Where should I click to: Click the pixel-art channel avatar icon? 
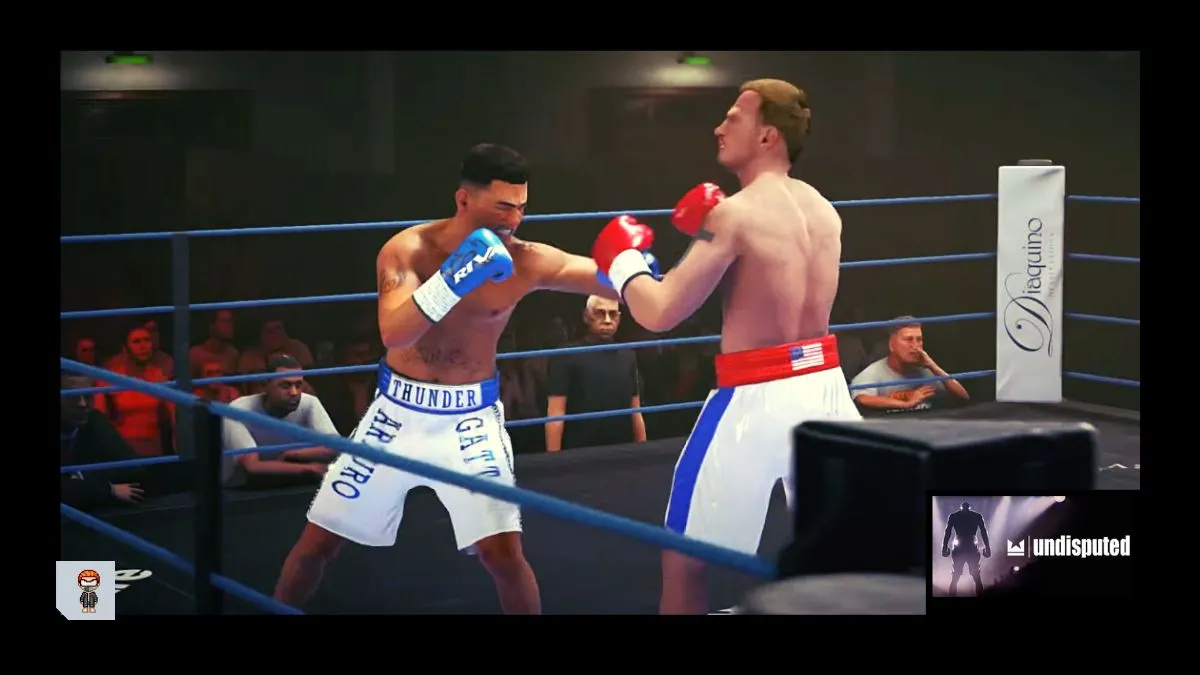click(x=86, y=590)
